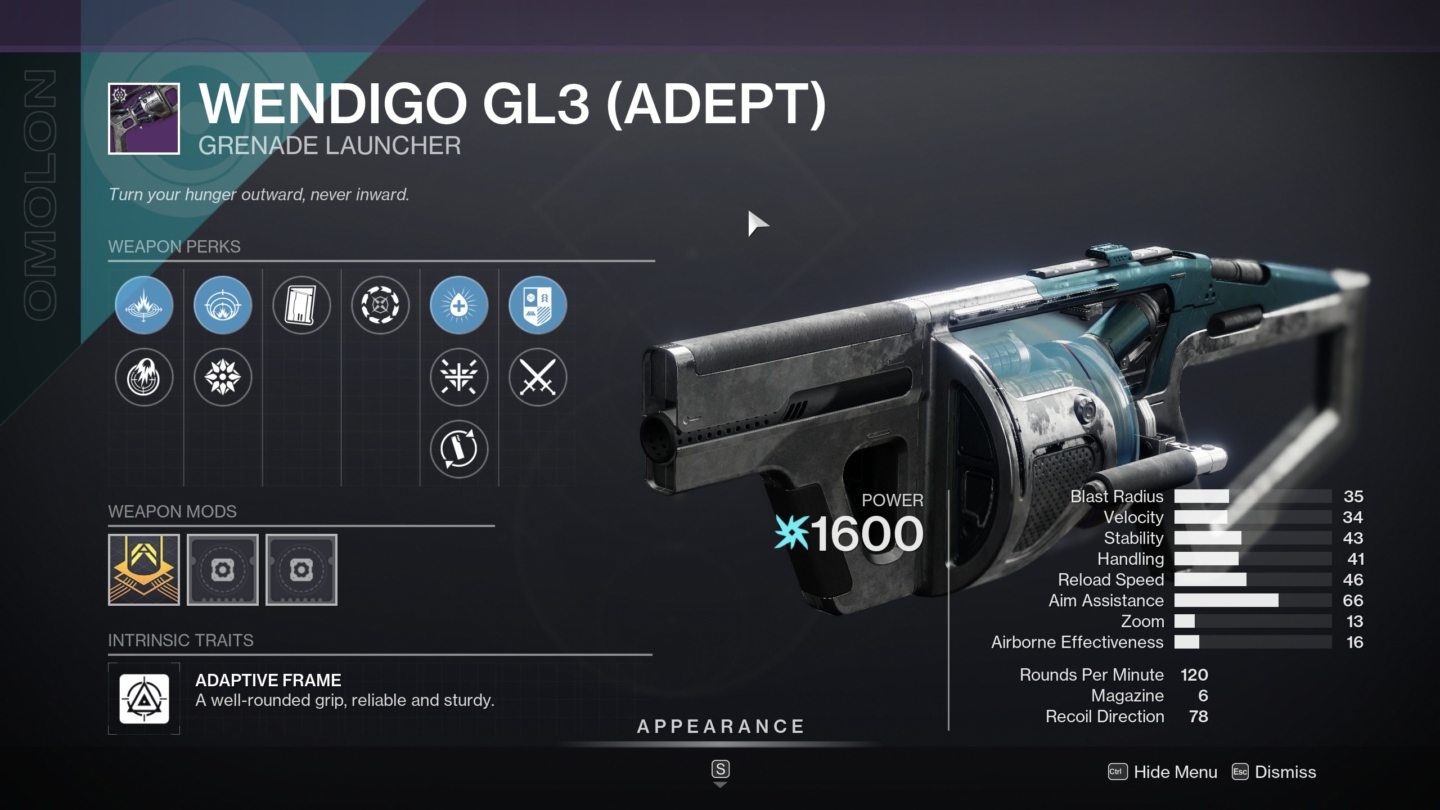Image resolution: width=1440 pixels, height=810 pixels.
Task: Select the Auto-Loading Holster perk icon
Action: click(458, 449)
